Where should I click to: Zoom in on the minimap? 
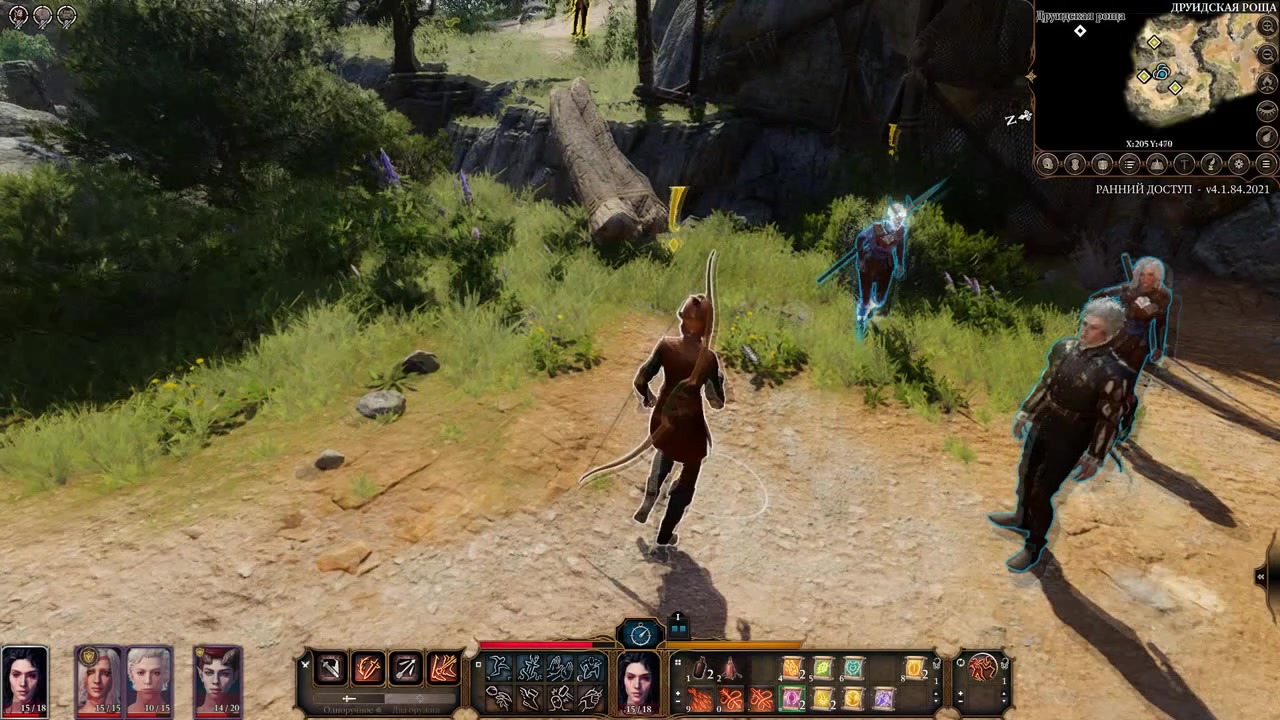click(1266, 27)
